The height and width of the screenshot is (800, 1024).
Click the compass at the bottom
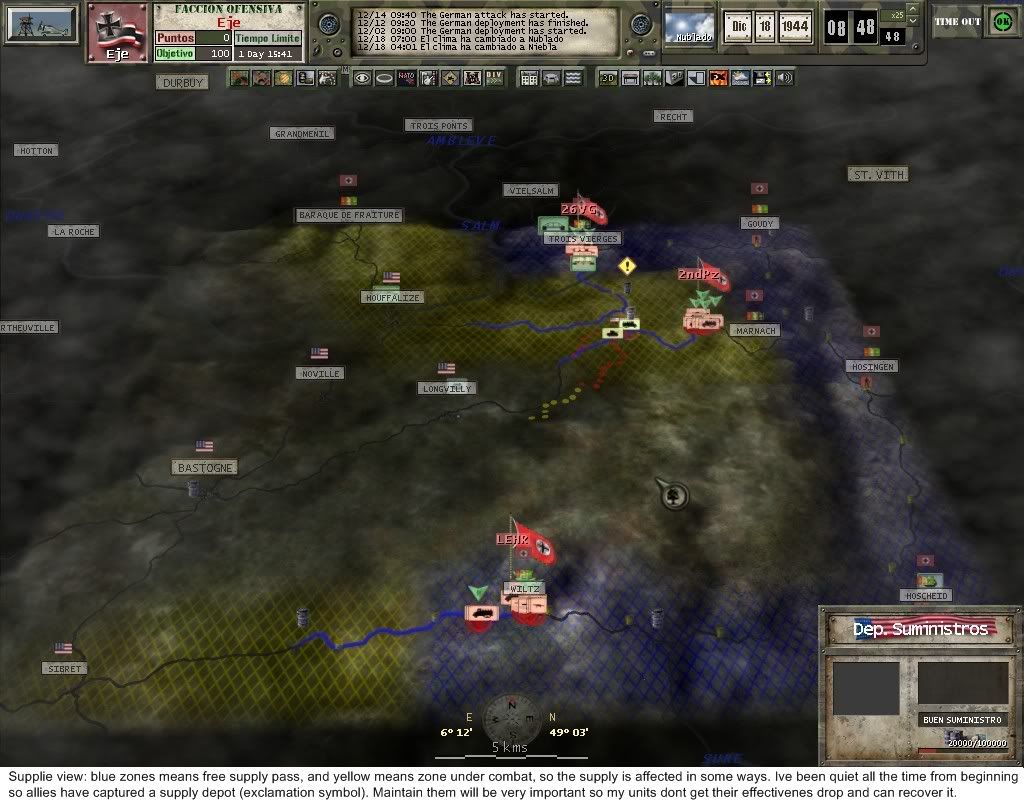512,720
